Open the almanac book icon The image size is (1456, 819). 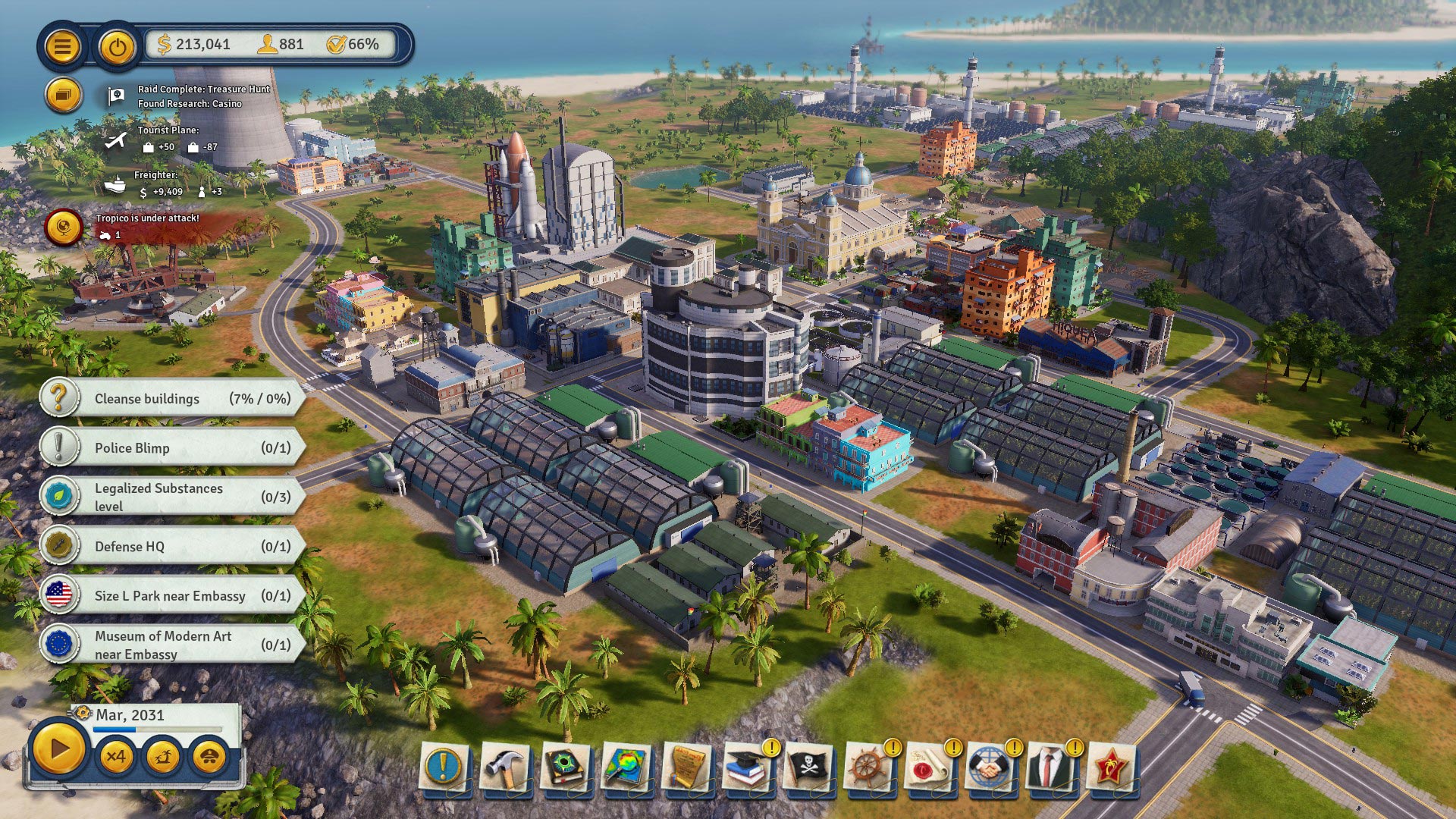pos(566,767)
